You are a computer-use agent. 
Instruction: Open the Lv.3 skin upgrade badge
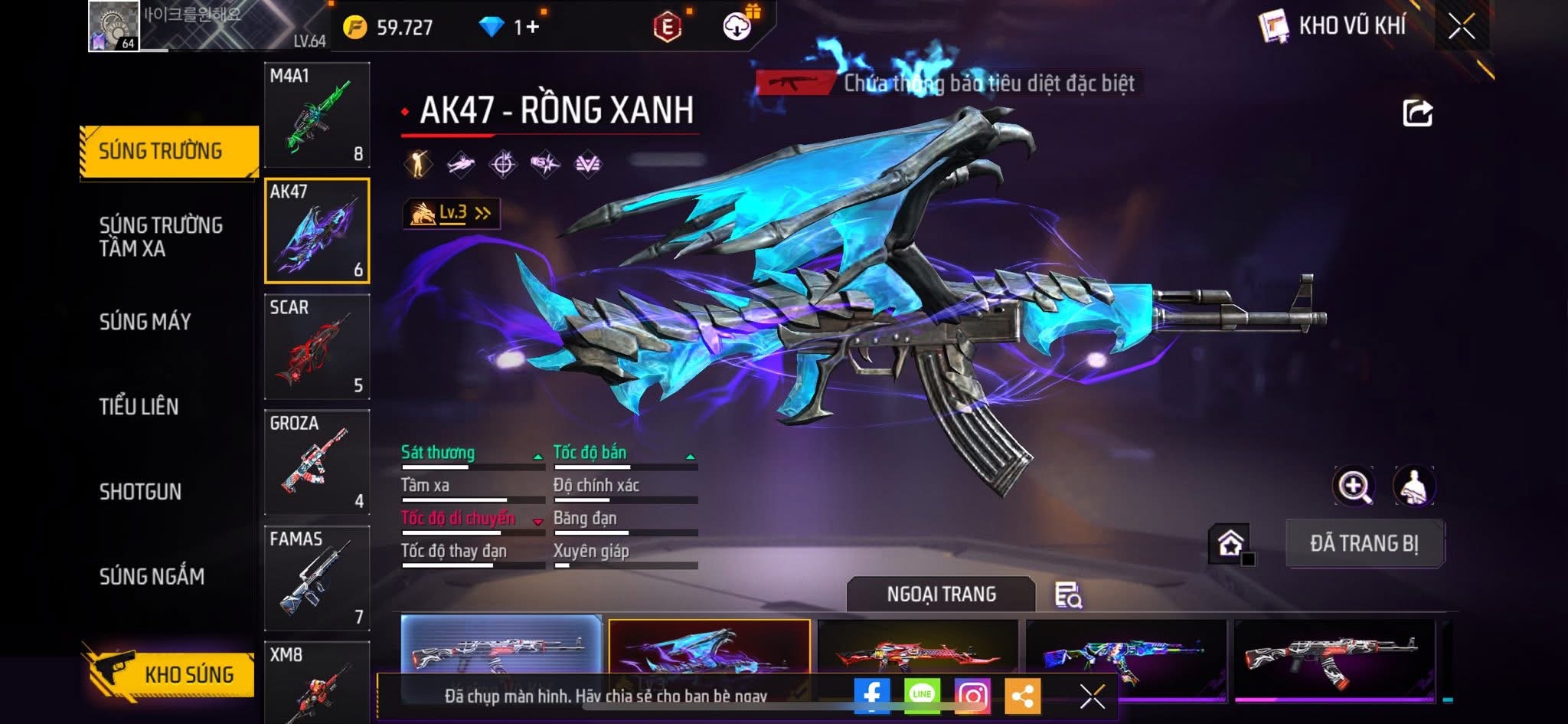452,213
